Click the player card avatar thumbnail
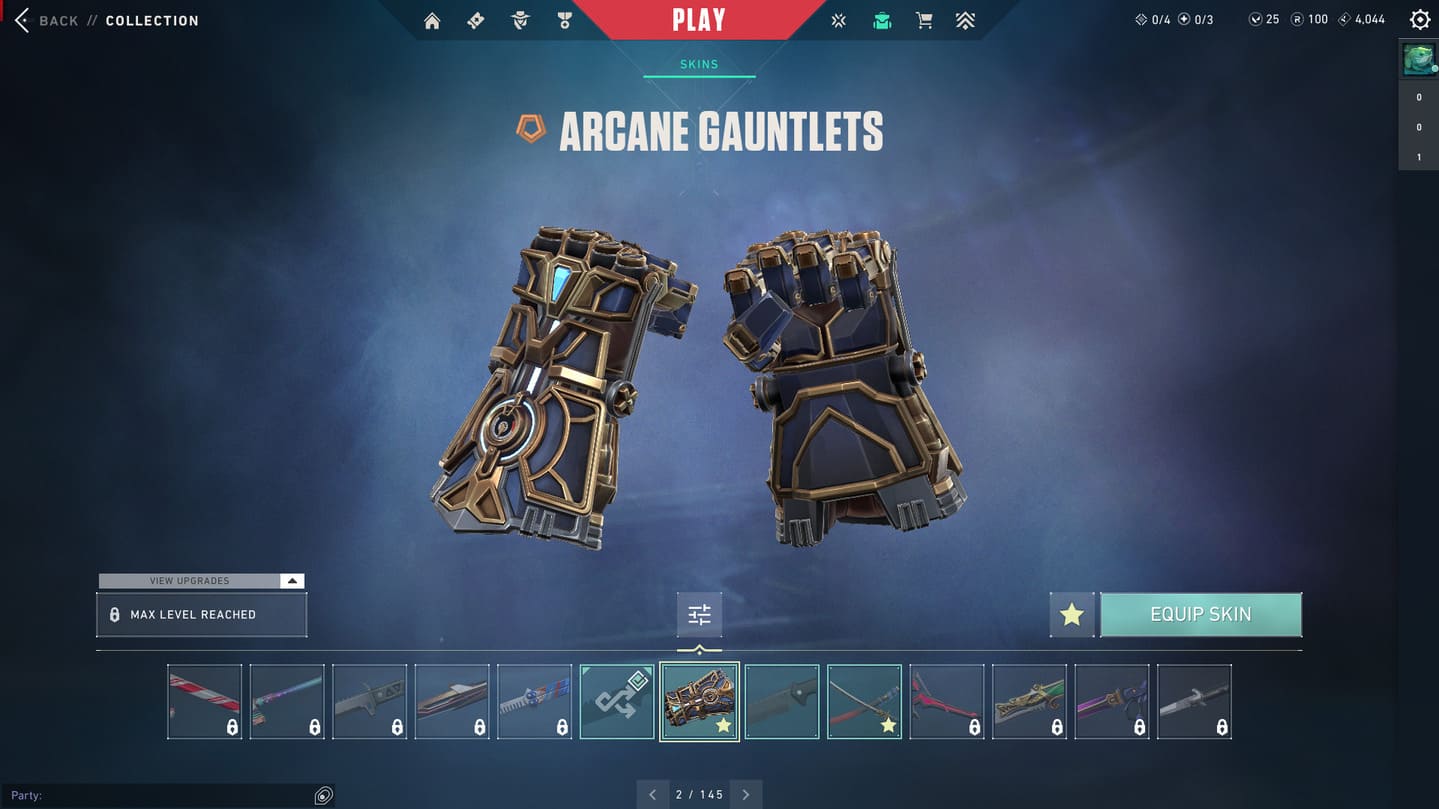 [1418, 60]
